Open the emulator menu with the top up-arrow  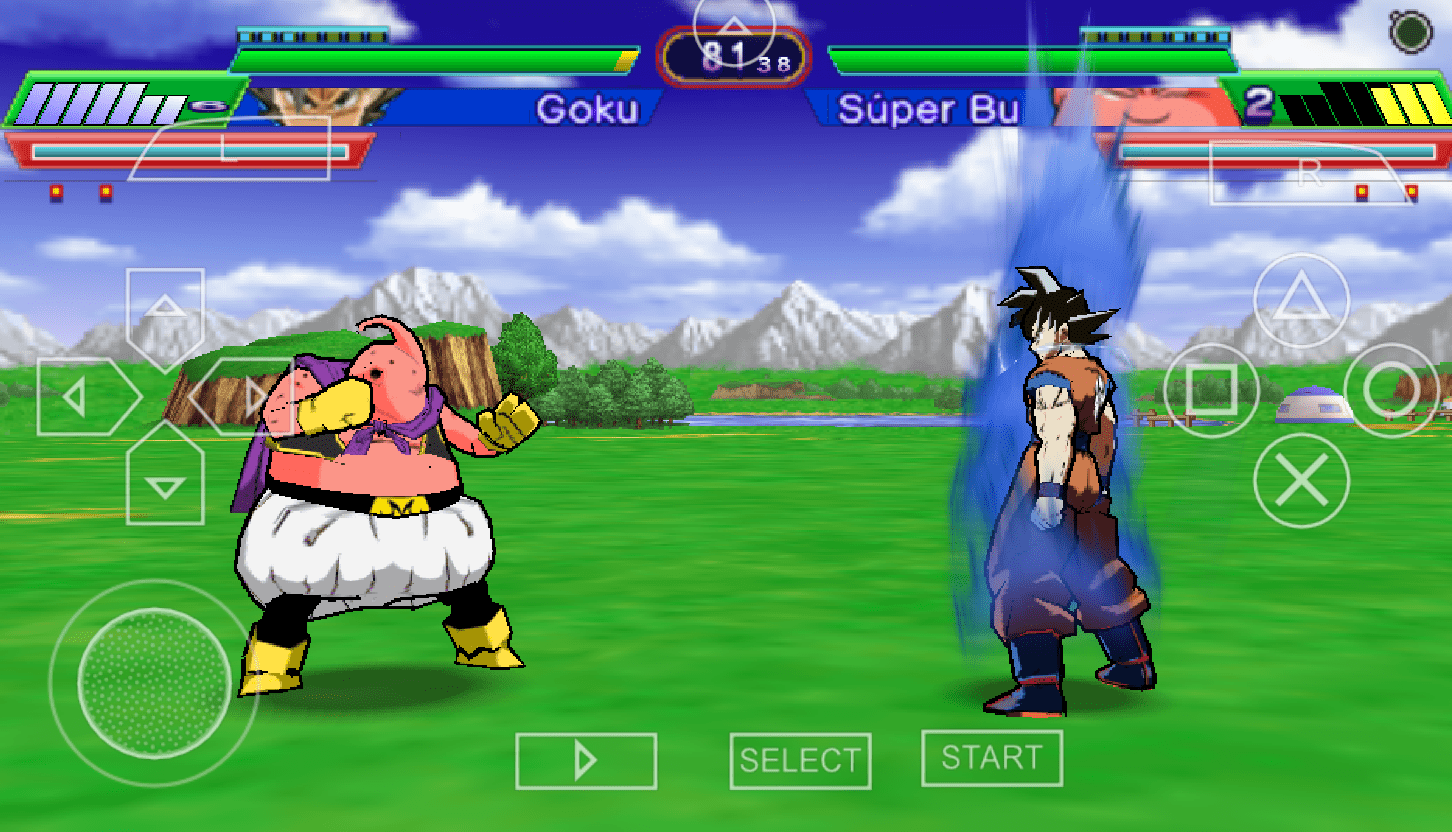coord(734,28)
